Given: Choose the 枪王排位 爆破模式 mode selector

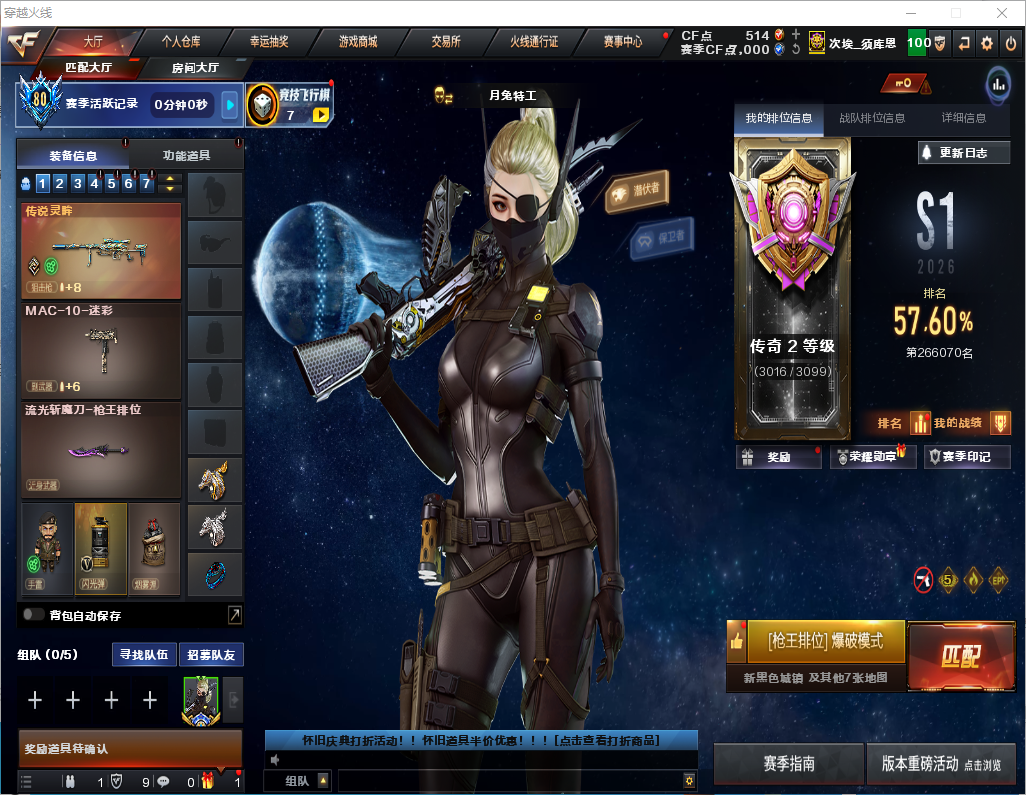Looking at the screenshot, I should (x=824, y=641).
